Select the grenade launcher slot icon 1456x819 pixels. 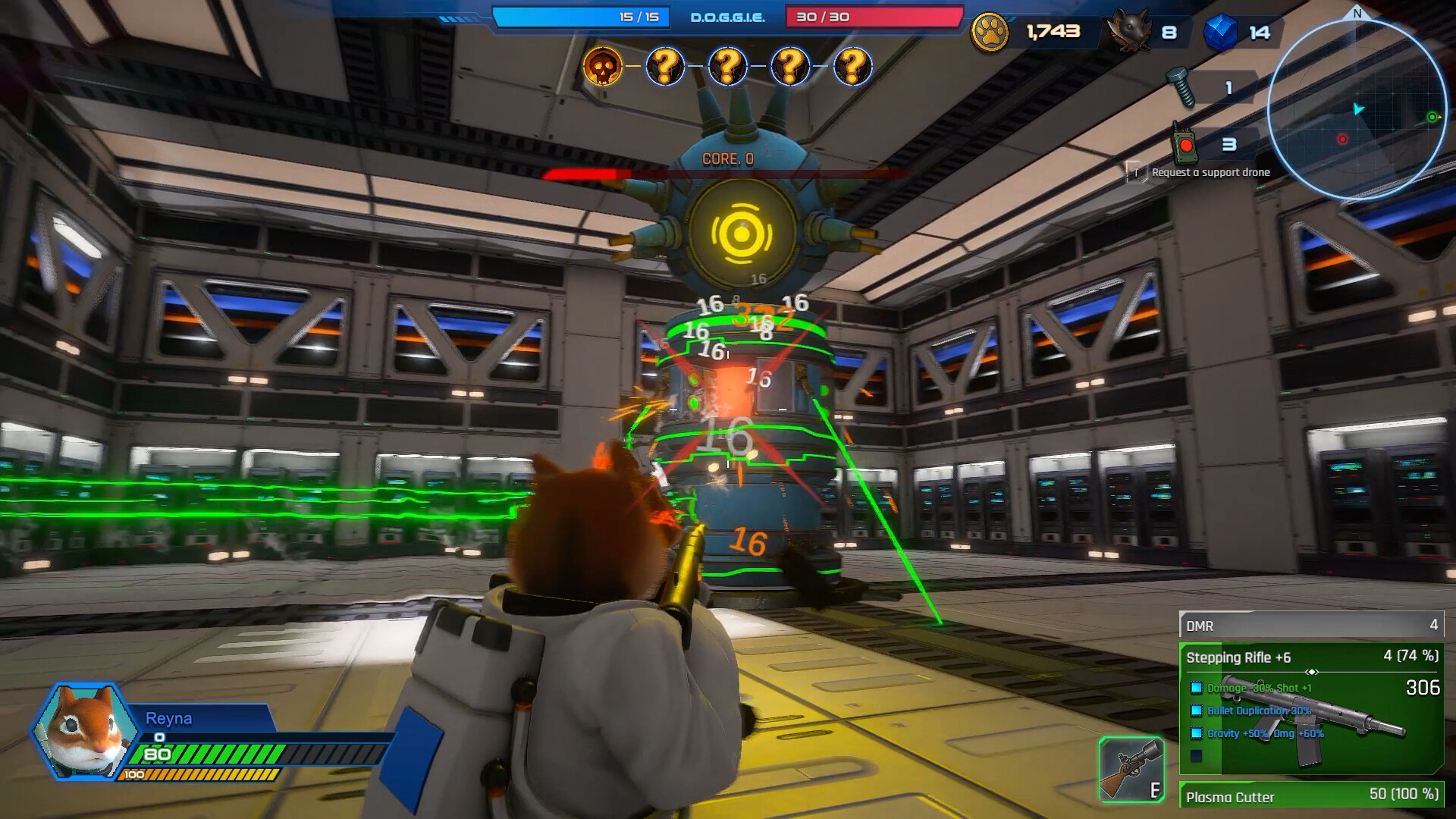tap(1131, 770)
